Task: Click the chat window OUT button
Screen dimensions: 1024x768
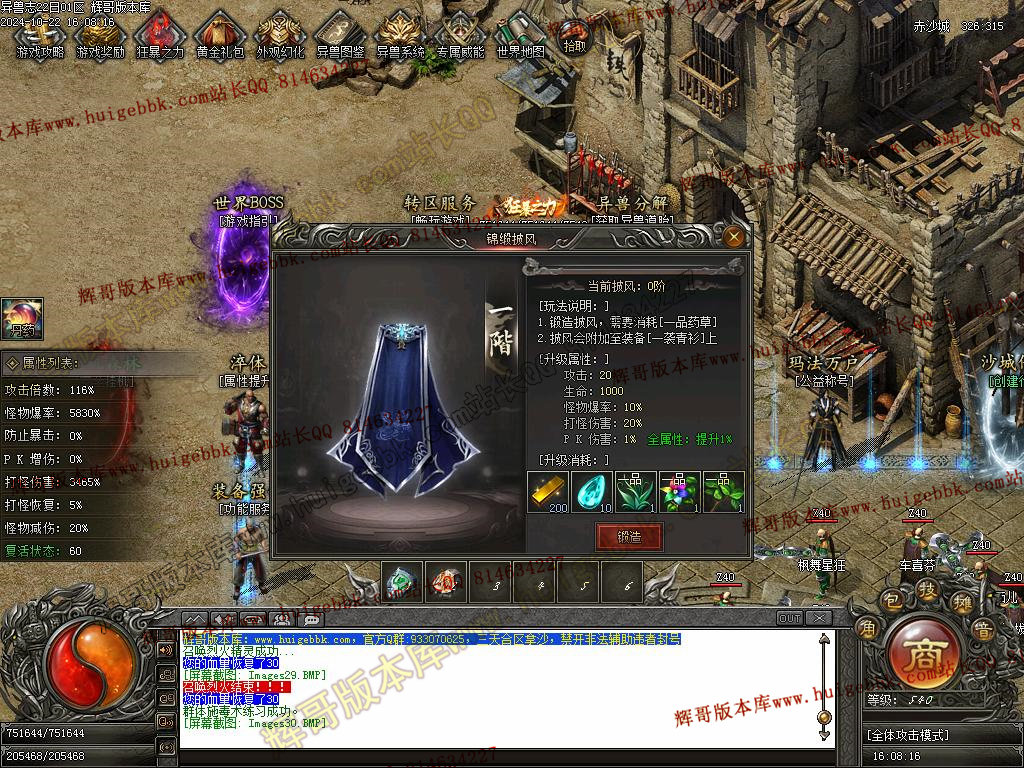Action: click(x=790, y=618)
